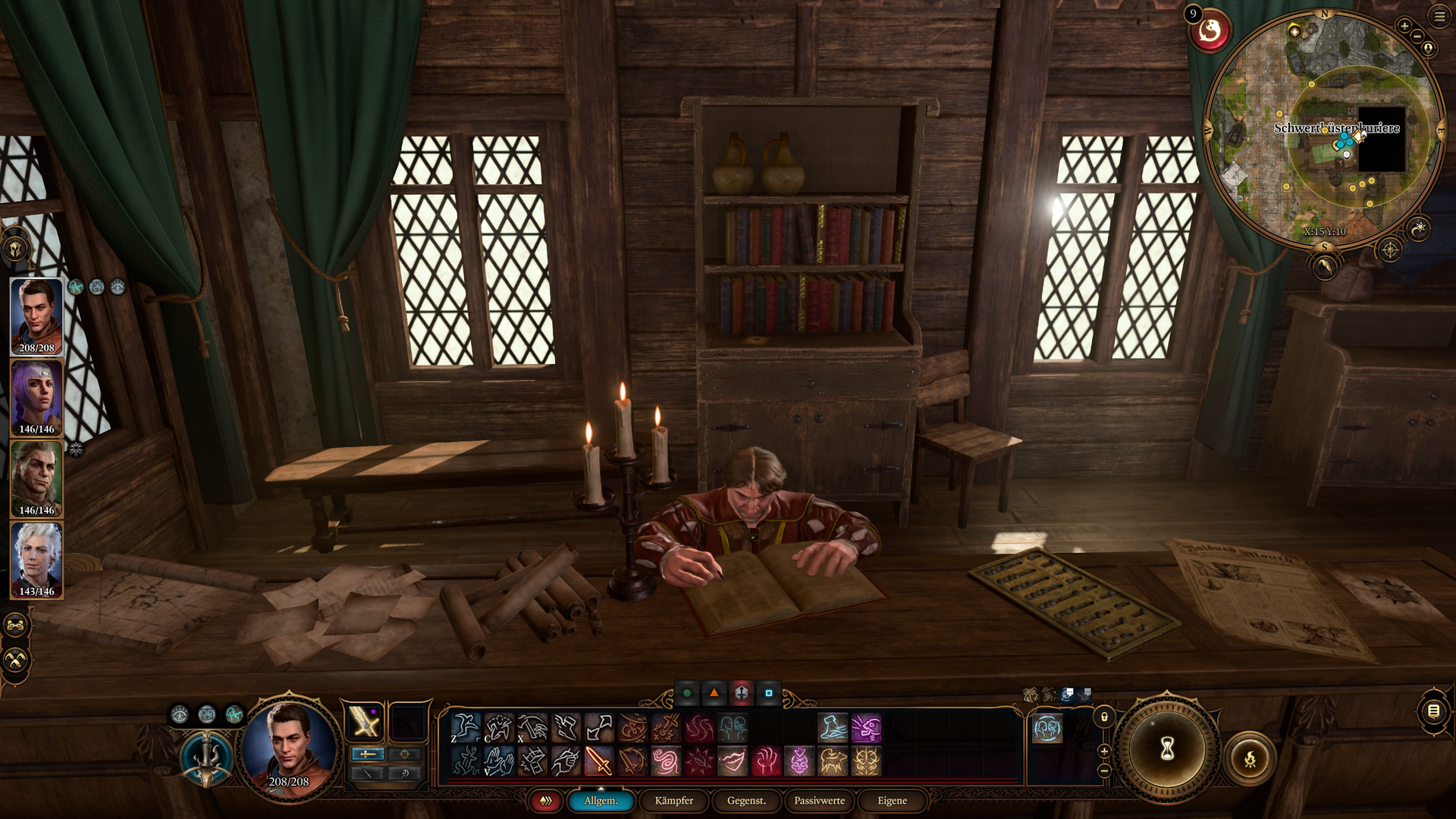
Task: Select the glowing main-hand weapon slot
Action: point(365,721)
